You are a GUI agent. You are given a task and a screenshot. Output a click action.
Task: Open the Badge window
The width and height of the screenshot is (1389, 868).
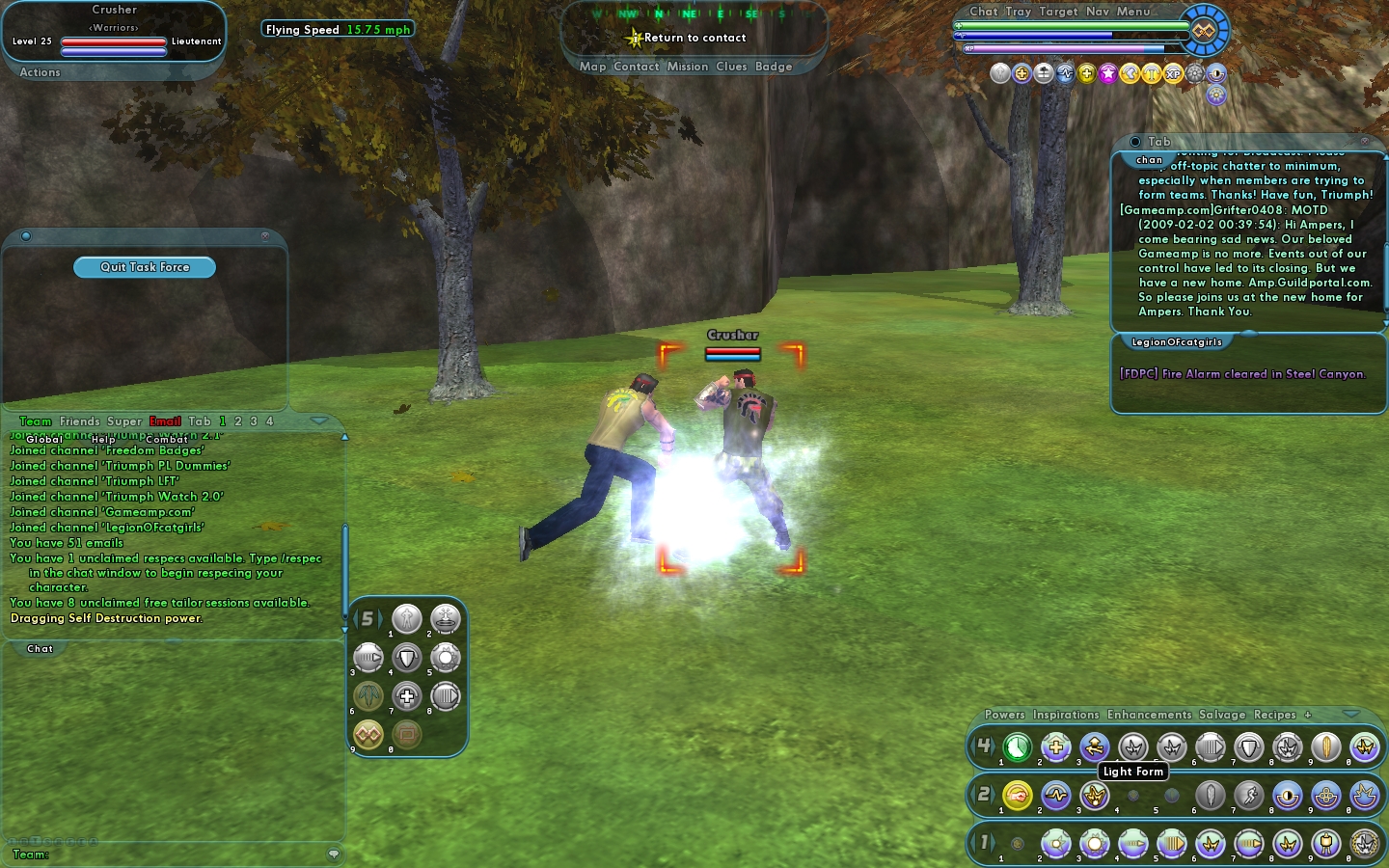(774, 67)
